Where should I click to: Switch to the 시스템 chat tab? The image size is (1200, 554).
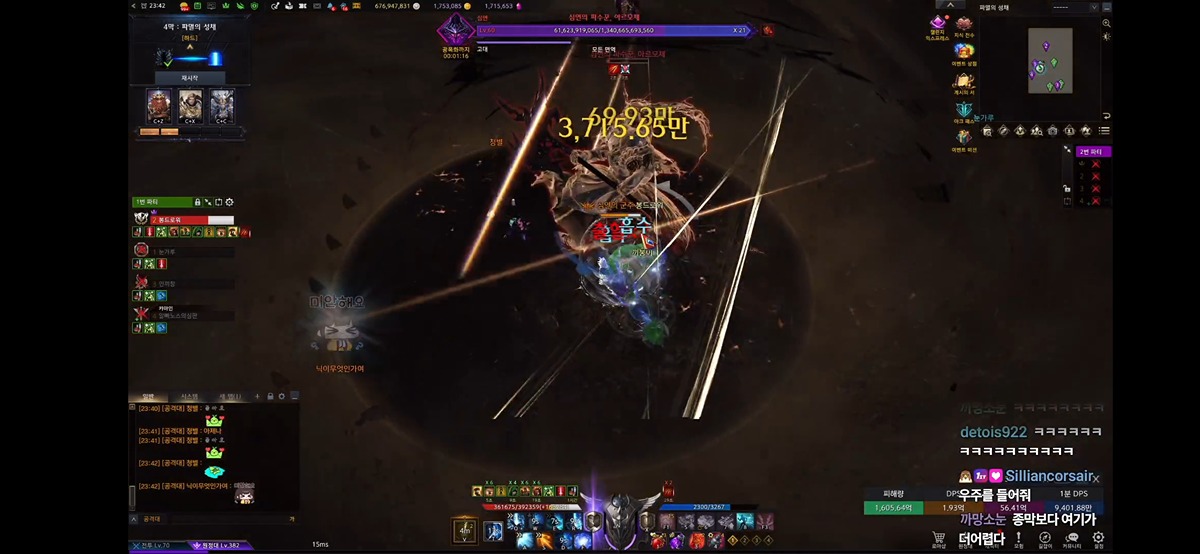point(188,396)
